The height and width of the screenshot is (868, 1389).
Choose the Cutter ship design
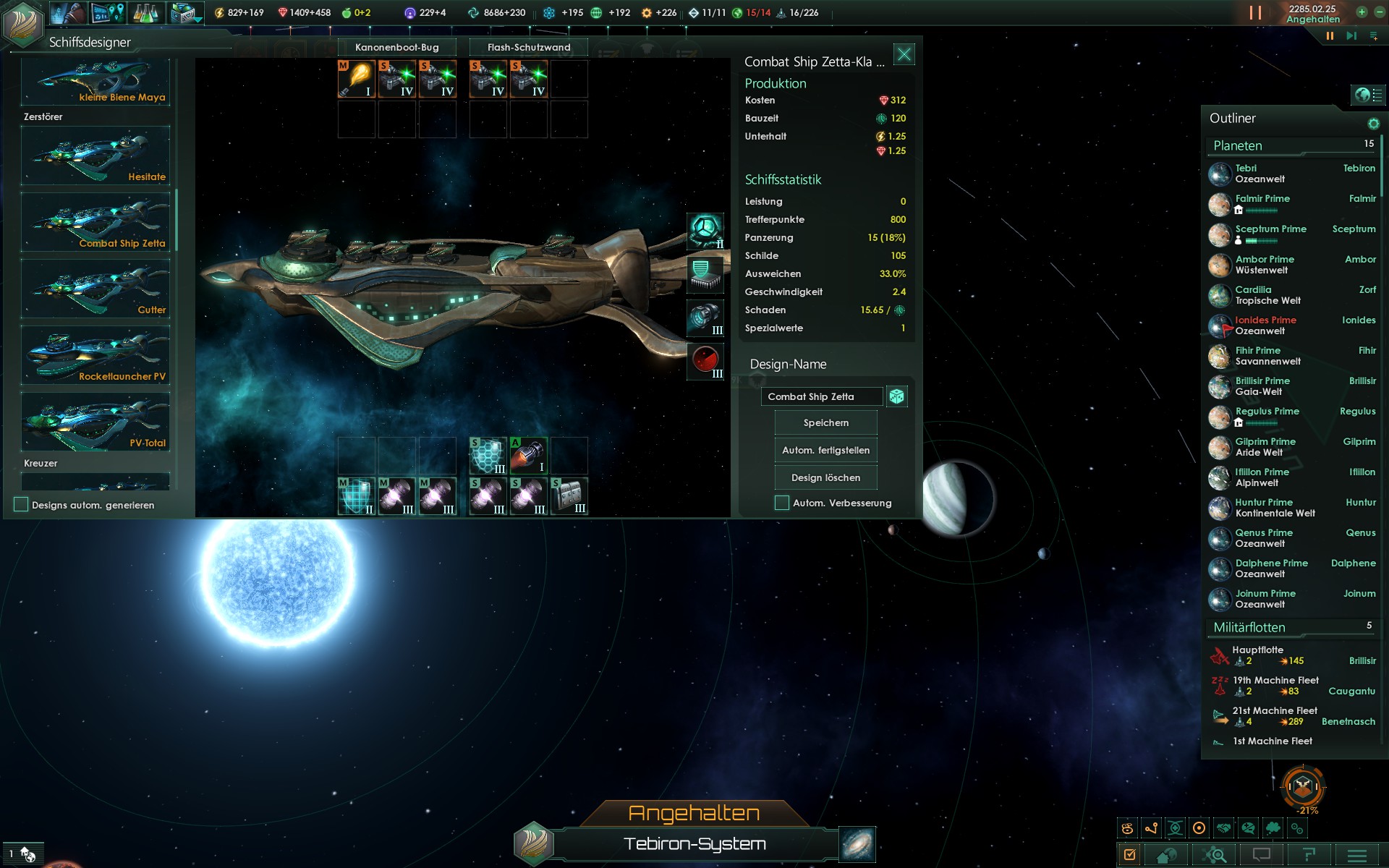[x=95, y=289]
